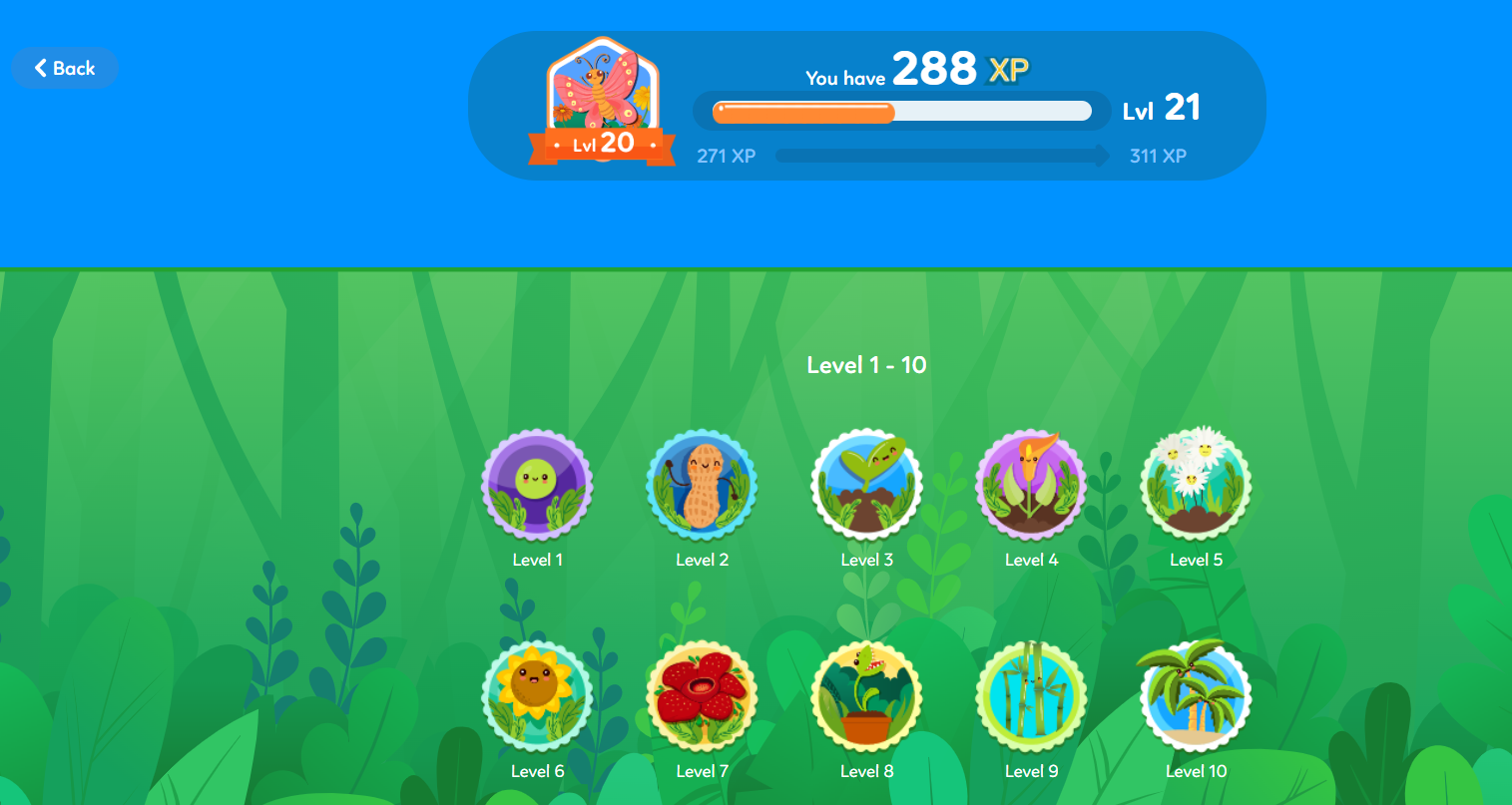
Task: Select the Level 8 venus flytrap badge
Action: [866, 697]
